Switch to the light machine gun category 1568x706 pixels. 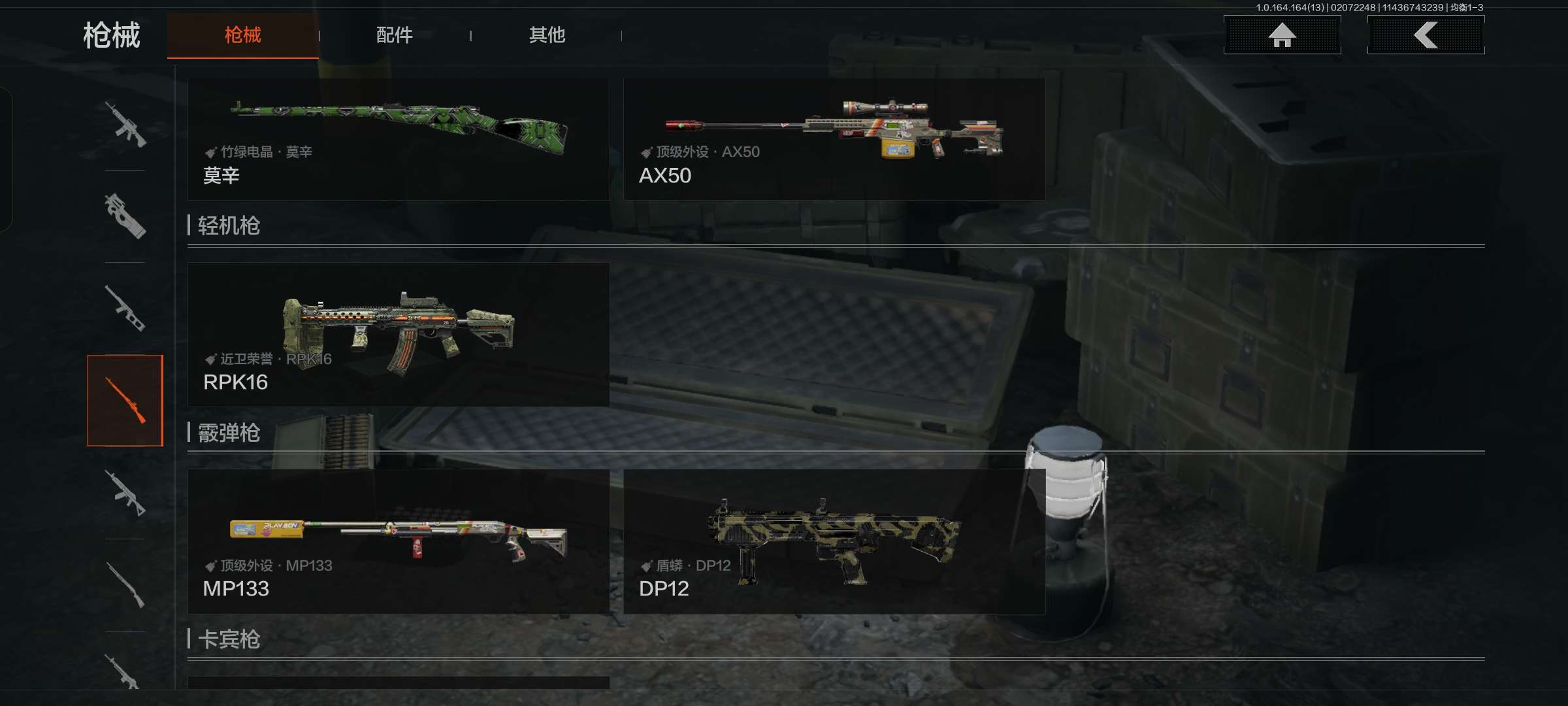(125, 493)
